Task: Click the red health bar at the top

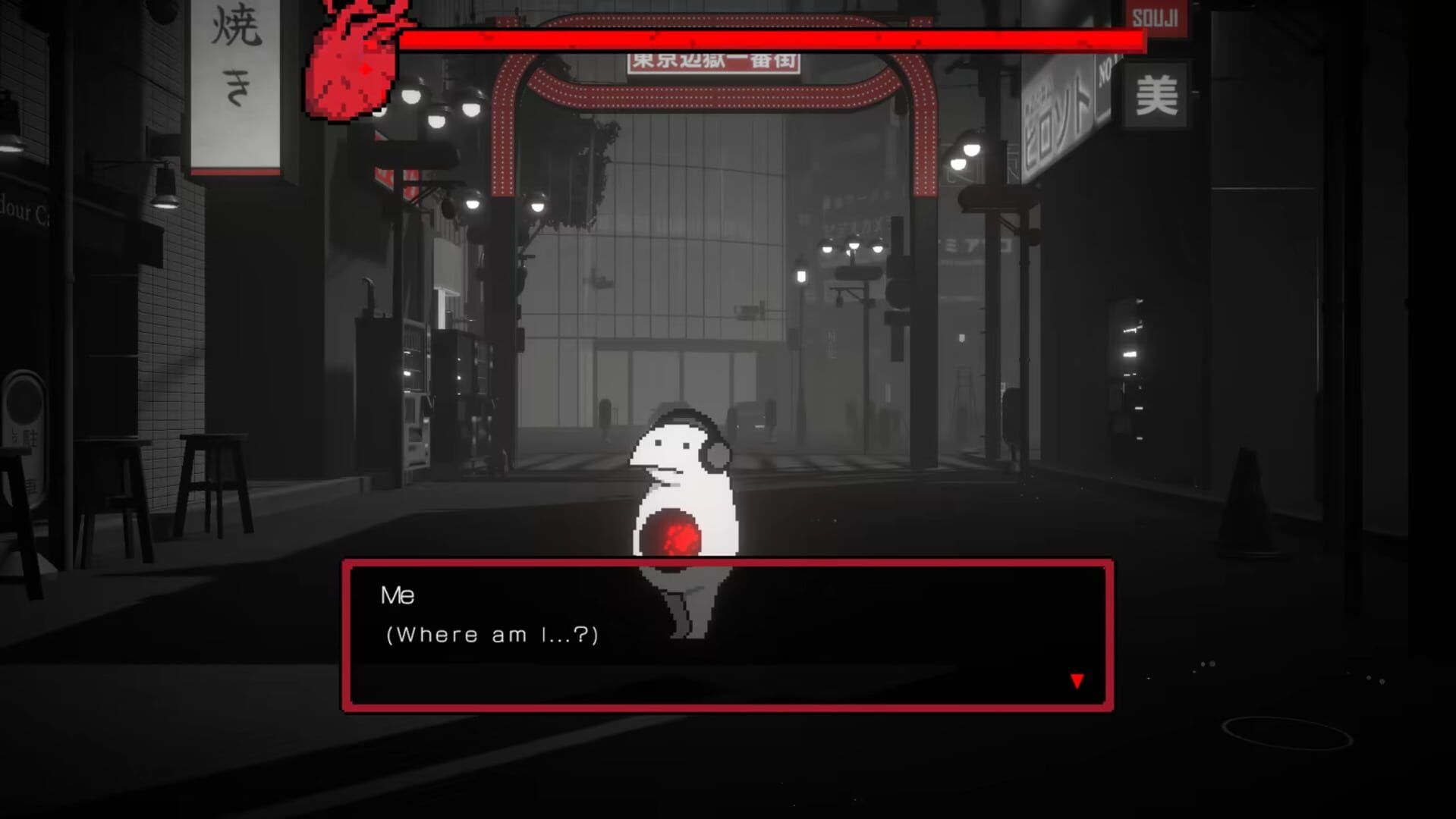Action: pos(774,36)
